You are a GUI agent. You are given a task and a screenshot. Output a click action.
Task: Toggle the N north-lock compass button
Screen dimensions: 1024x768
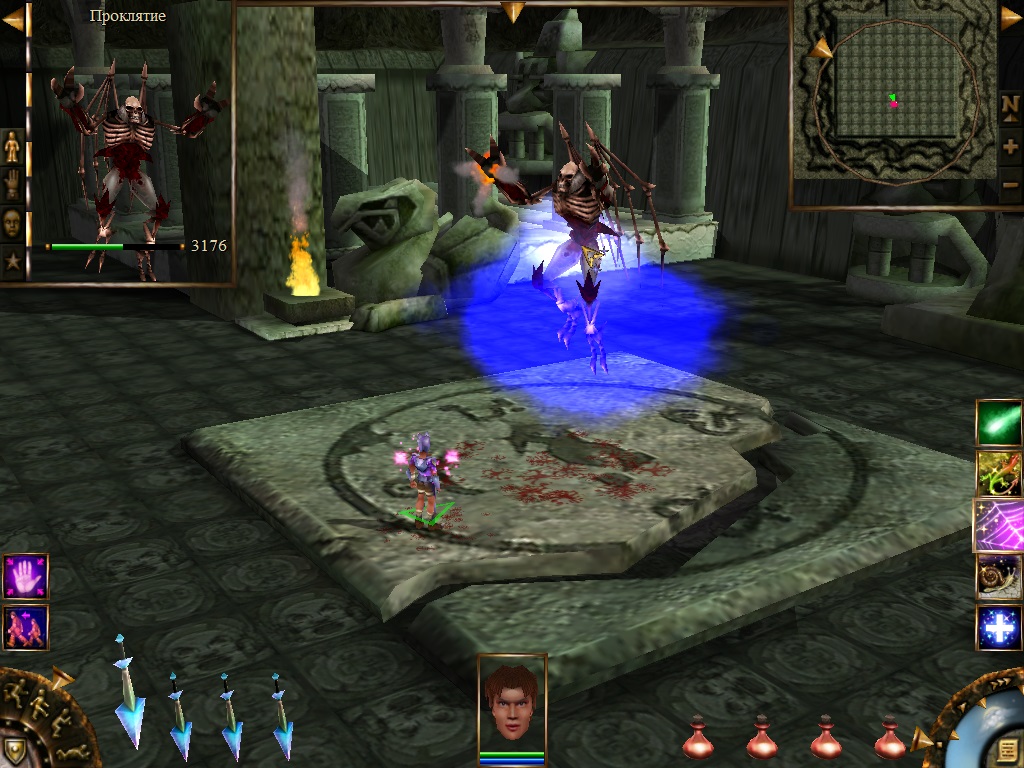point(1010,106)
